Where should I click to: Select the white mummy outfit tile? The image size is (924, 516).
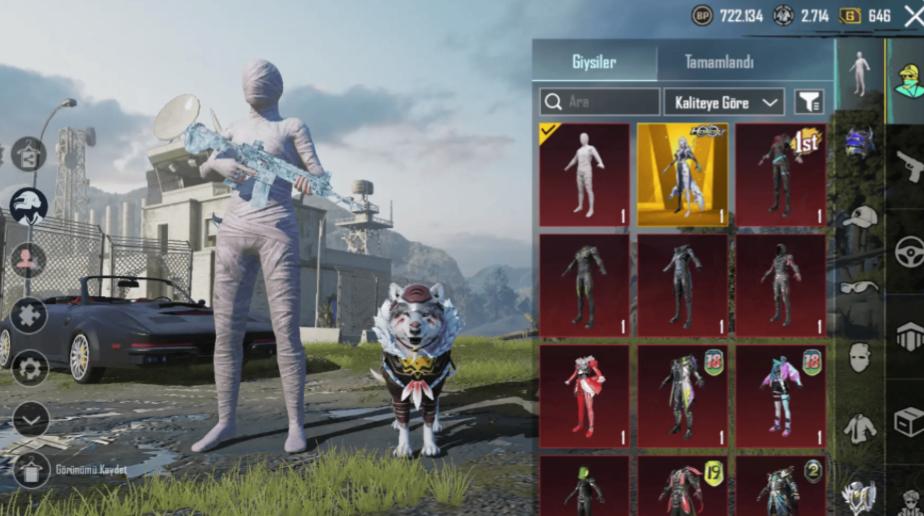pyautogui.click(x=584, y=175)
